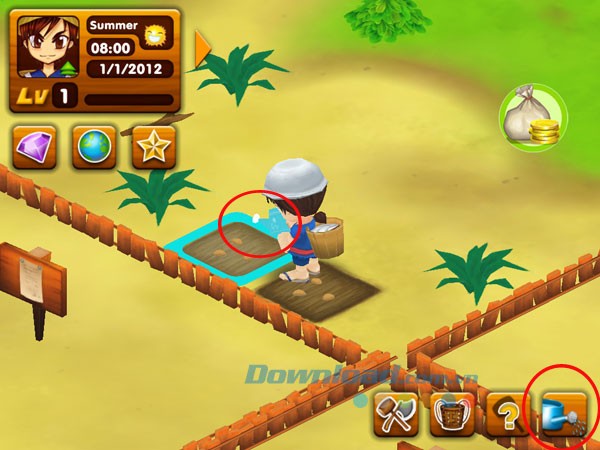Open the woven basket inventory button

[452, 413]
